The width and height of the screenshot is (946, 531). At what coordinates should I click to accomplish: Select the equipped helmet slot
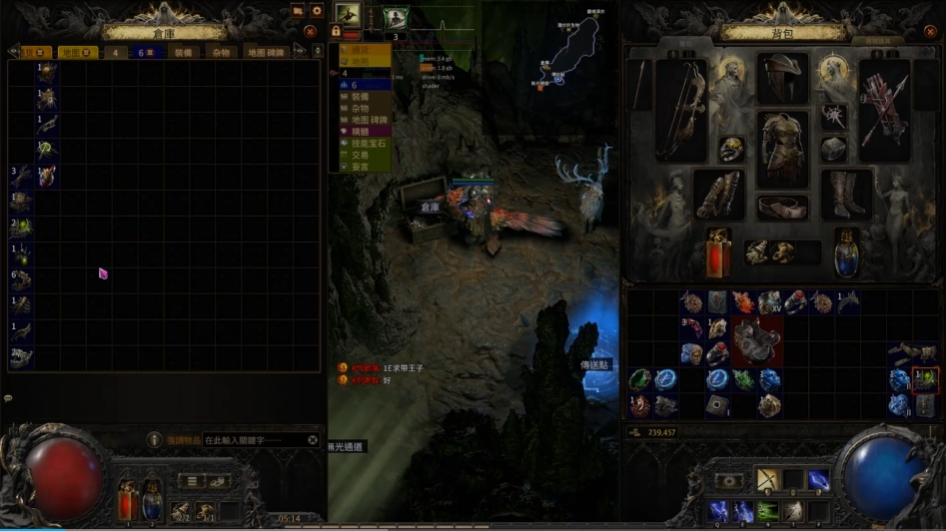click(781, 77)
